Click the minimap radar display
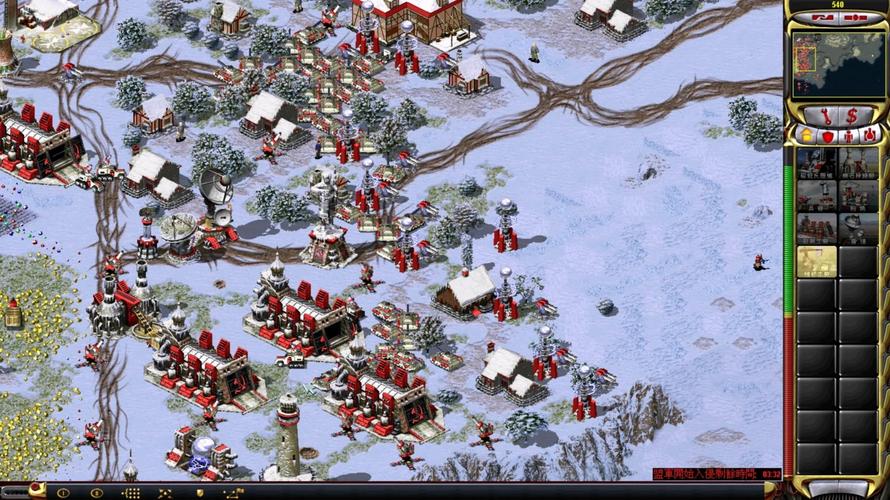The height and width of the screenshot is (500, 890). 836,63
